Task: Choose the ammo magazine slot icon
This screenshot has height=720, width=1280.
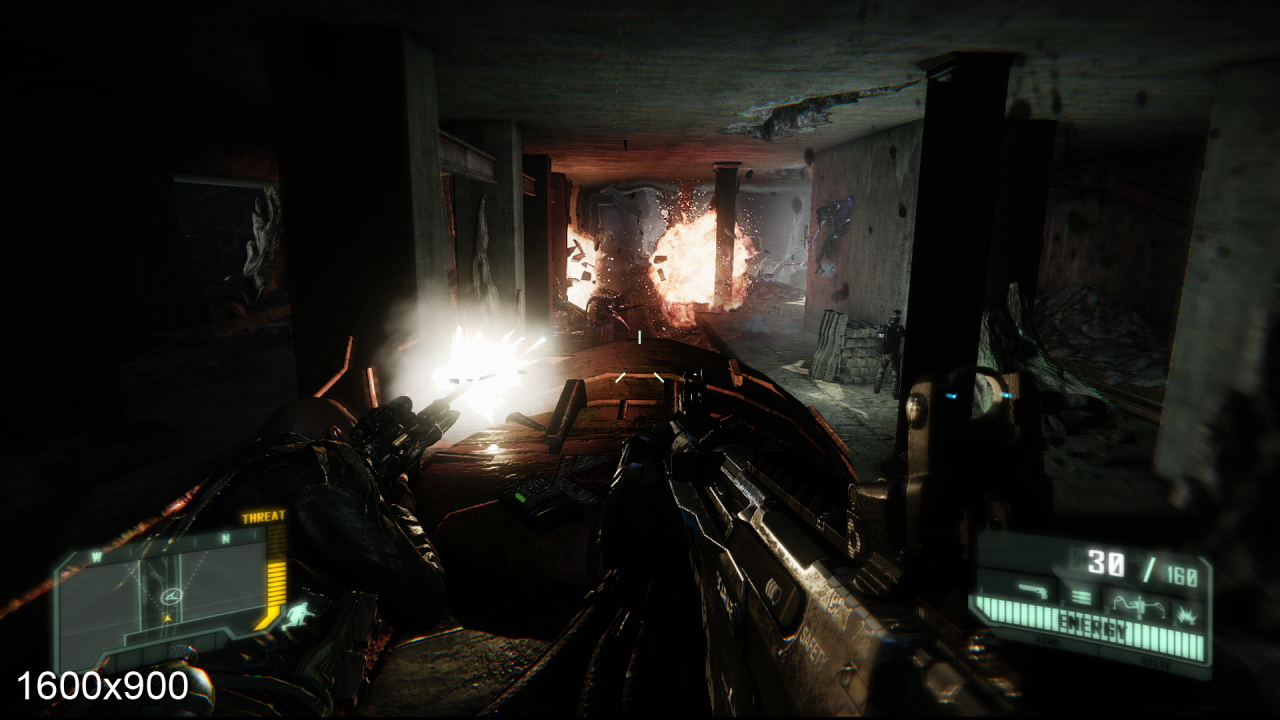Action: coord(1081,598)
